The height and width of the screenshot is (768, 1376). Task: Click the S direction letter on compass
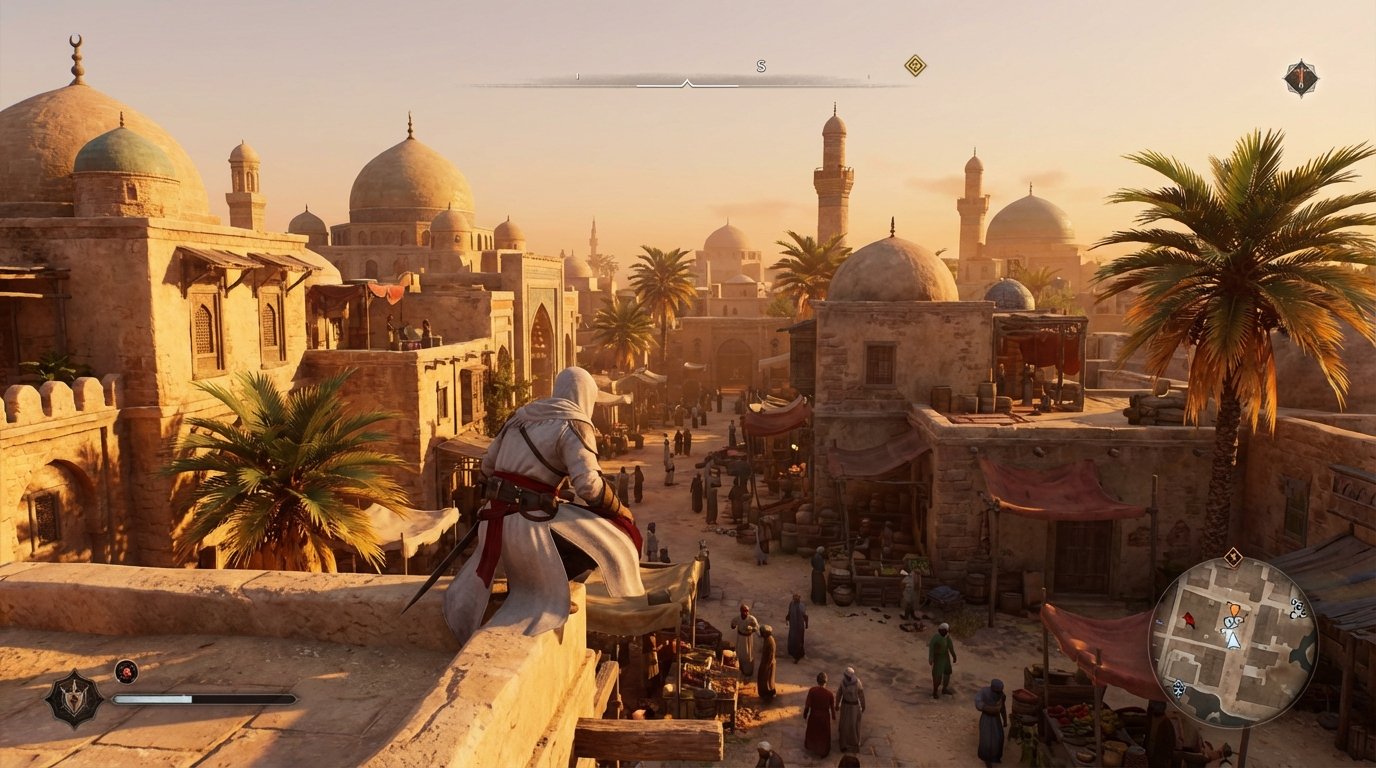pyautogui.click(x=760, y=68)
